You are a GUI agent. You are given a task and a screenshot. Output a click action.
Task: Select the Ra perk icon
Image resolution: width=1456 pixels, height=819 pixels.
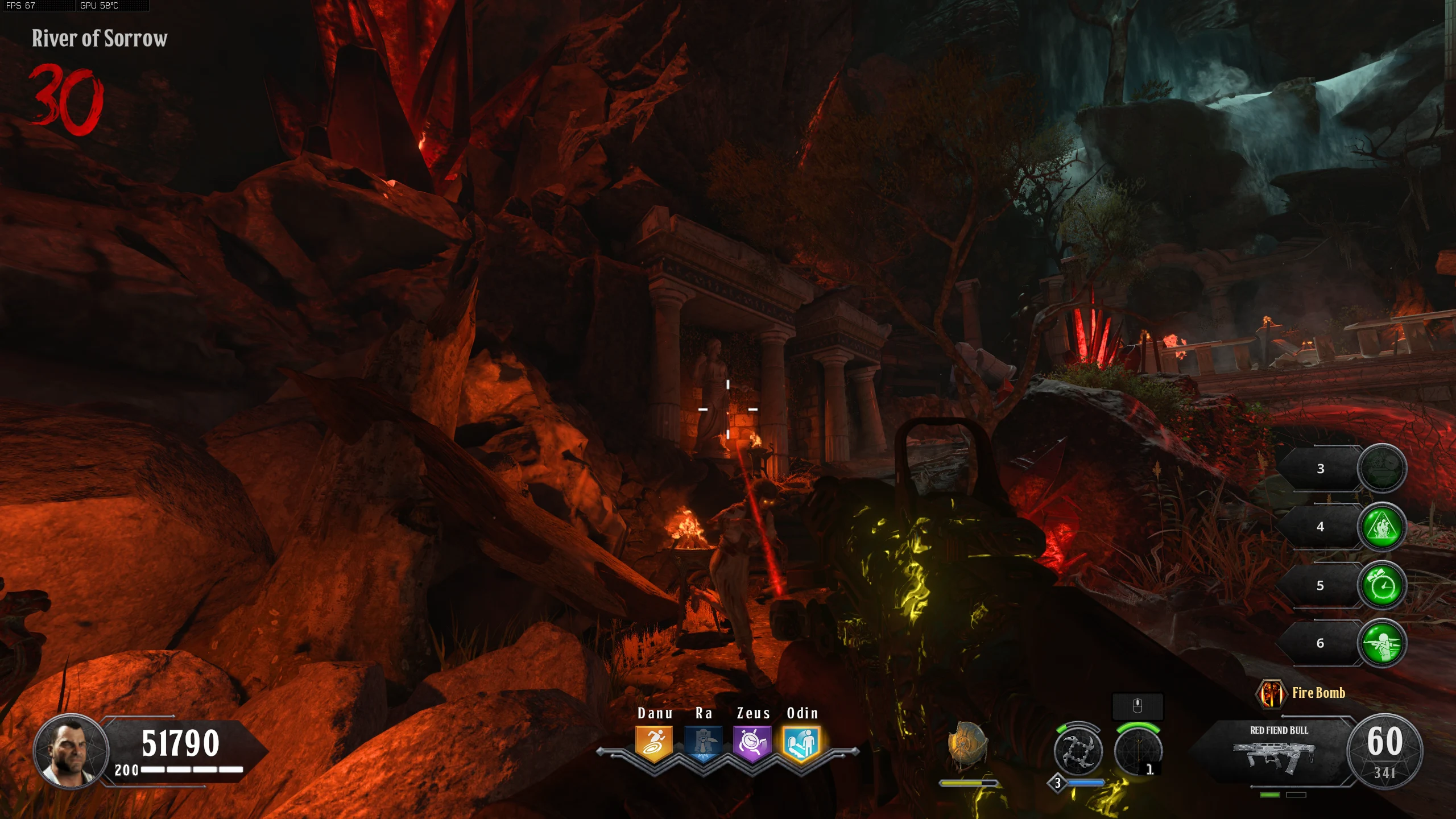click(x=703, y=743)
